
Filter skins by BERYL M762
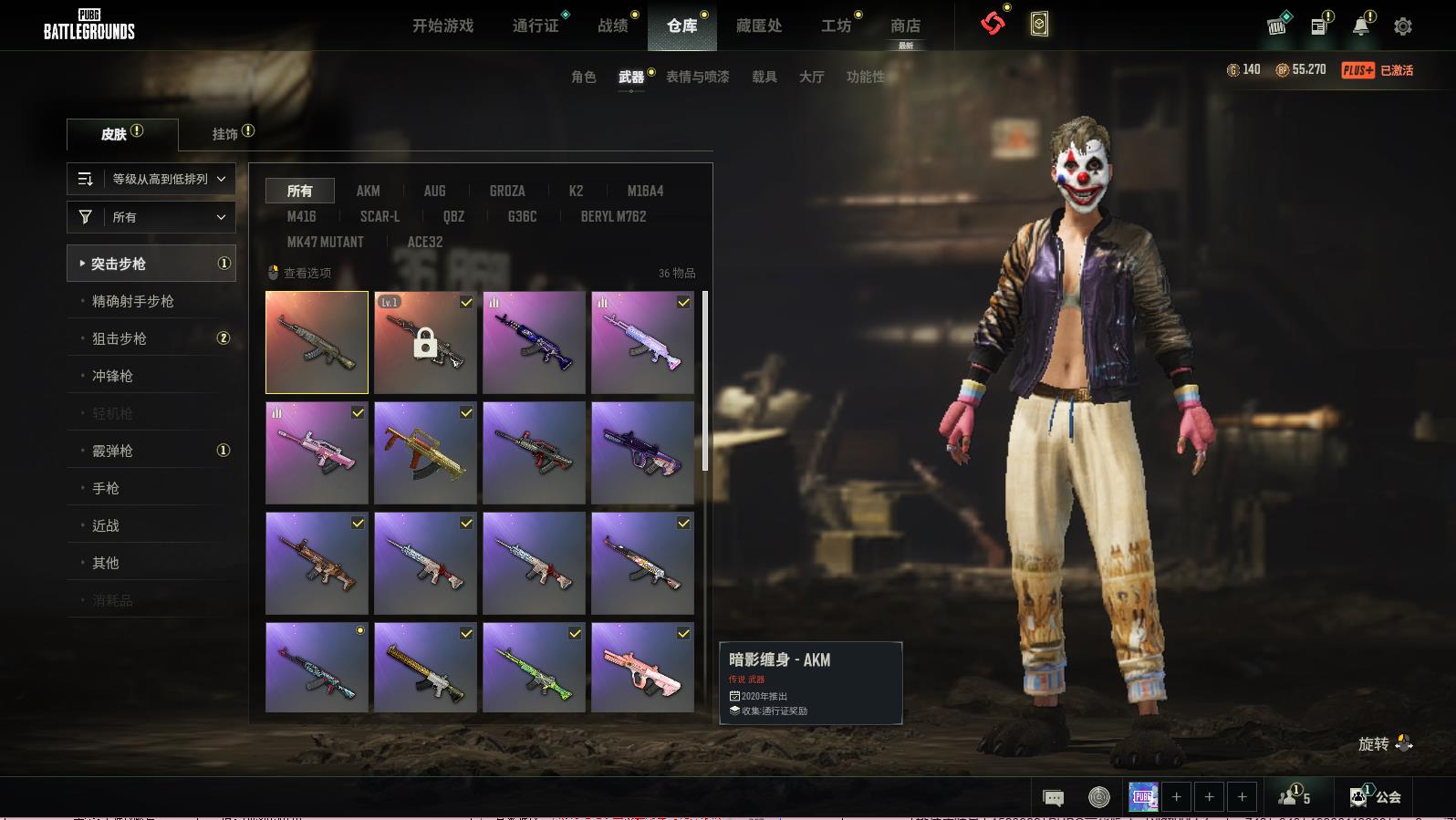pyautogui.click(x=613, y=216)
